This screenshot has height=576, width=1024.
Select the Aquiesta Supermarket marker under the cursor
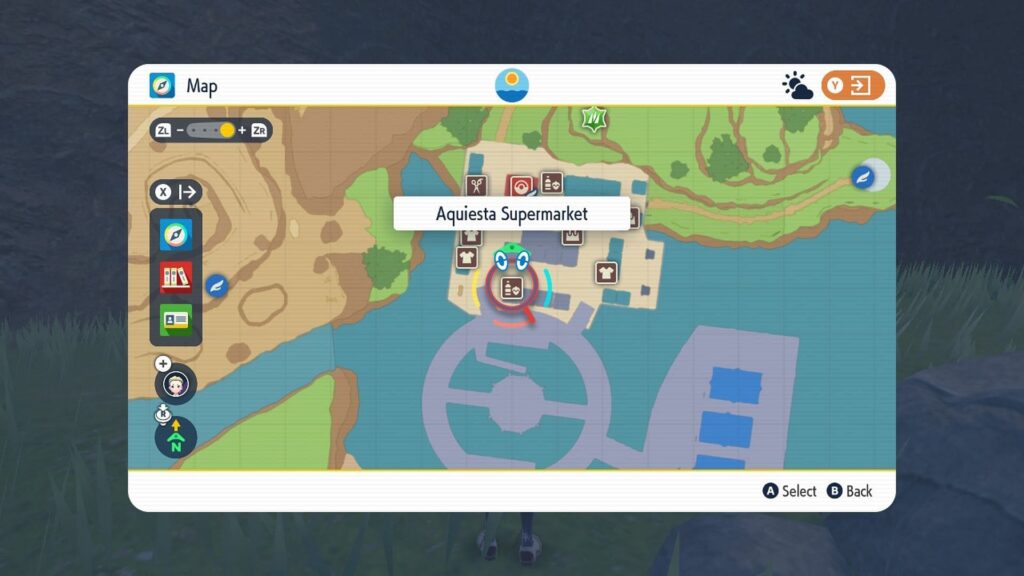[x=511, y=289]
